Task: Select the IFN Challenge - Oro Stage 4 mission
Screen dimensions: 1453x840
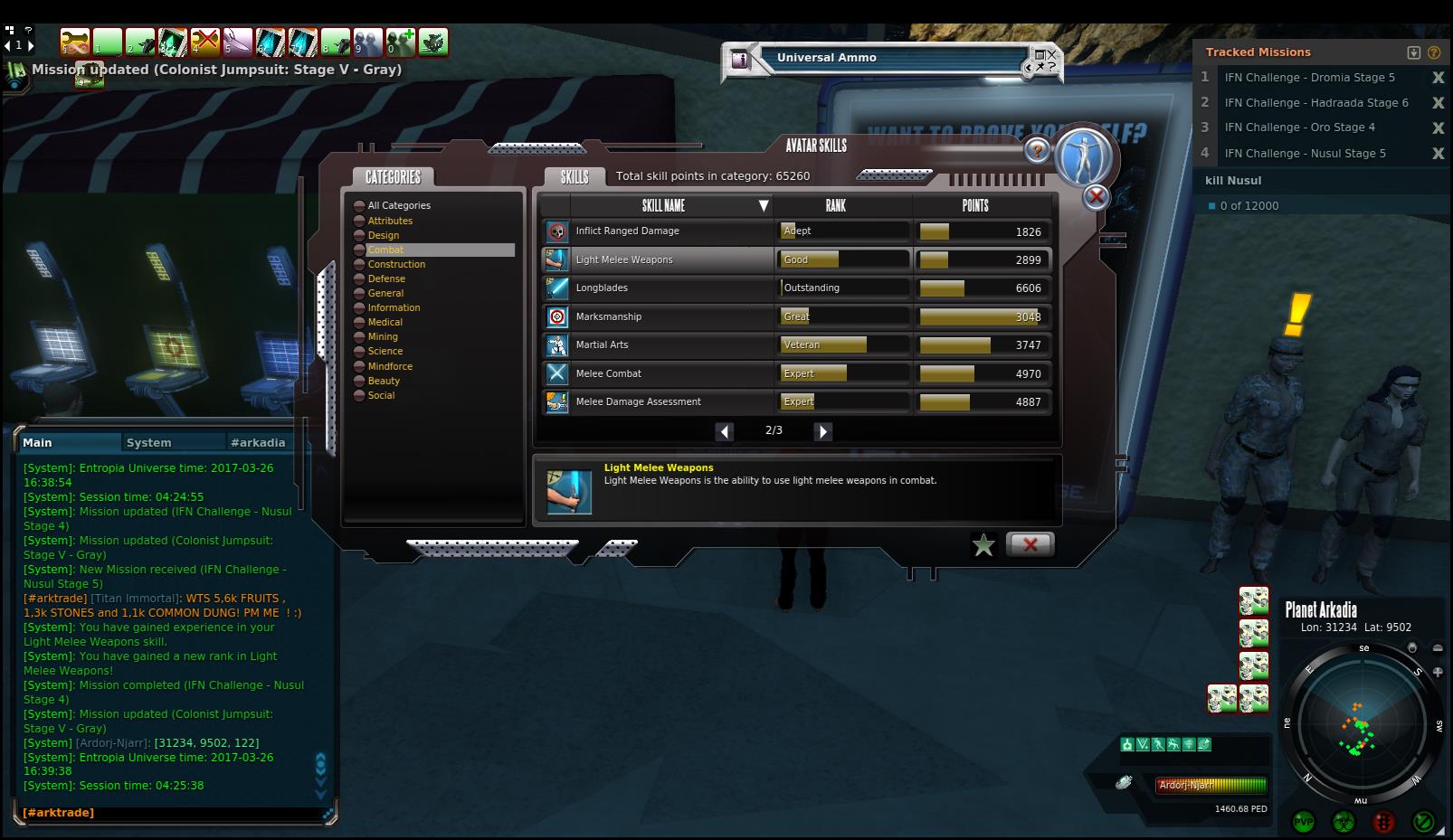Action: (1299, 127)
